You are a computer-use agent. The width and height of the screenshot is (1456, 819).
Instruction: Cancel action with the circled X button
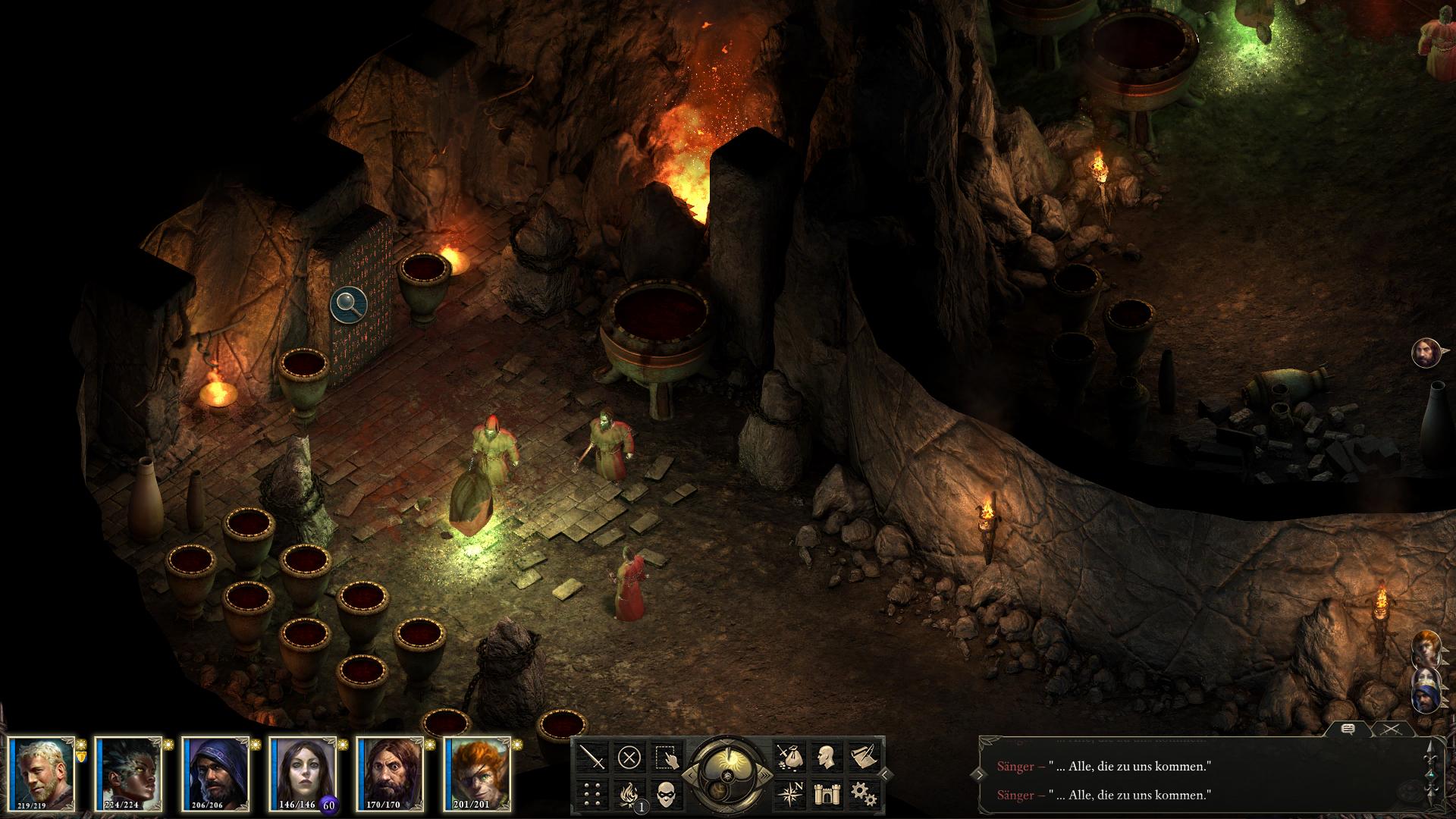click(x=629, y=757)
